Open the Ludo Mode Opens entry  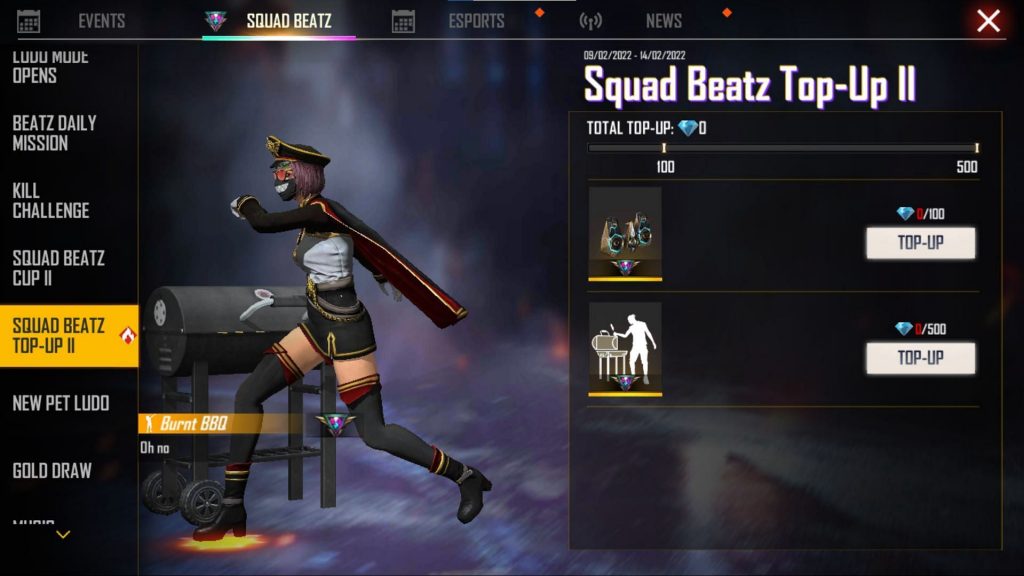50,67
